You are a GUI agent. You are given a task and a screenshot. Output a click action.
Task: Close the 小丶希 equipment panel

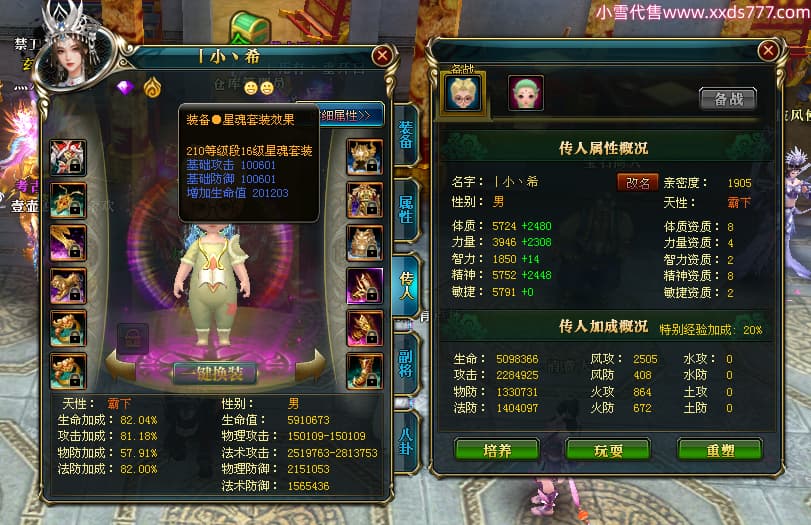click(x=383, y=56)
